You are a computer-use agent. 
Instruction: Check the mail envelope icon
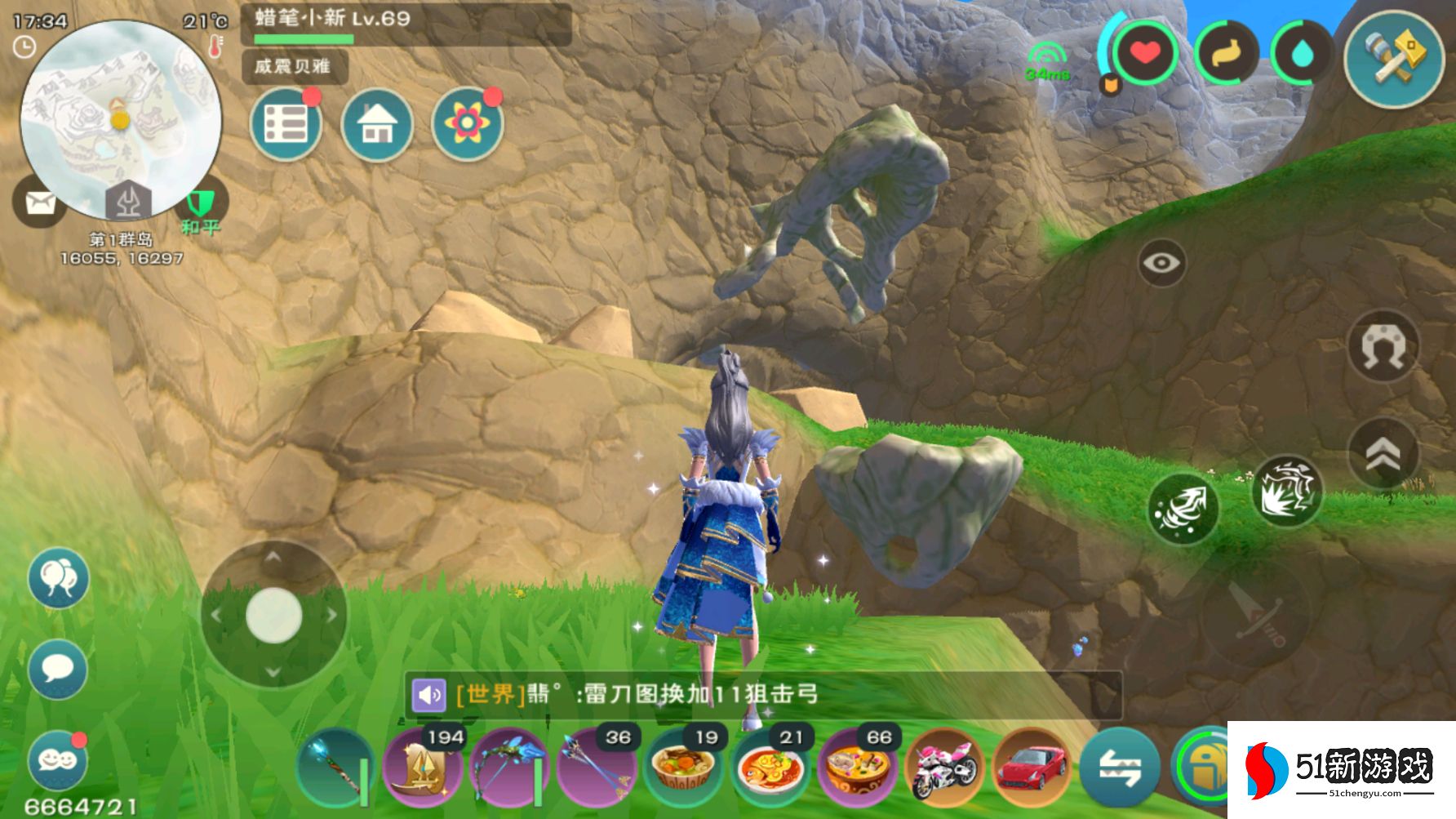pos(39,202)
